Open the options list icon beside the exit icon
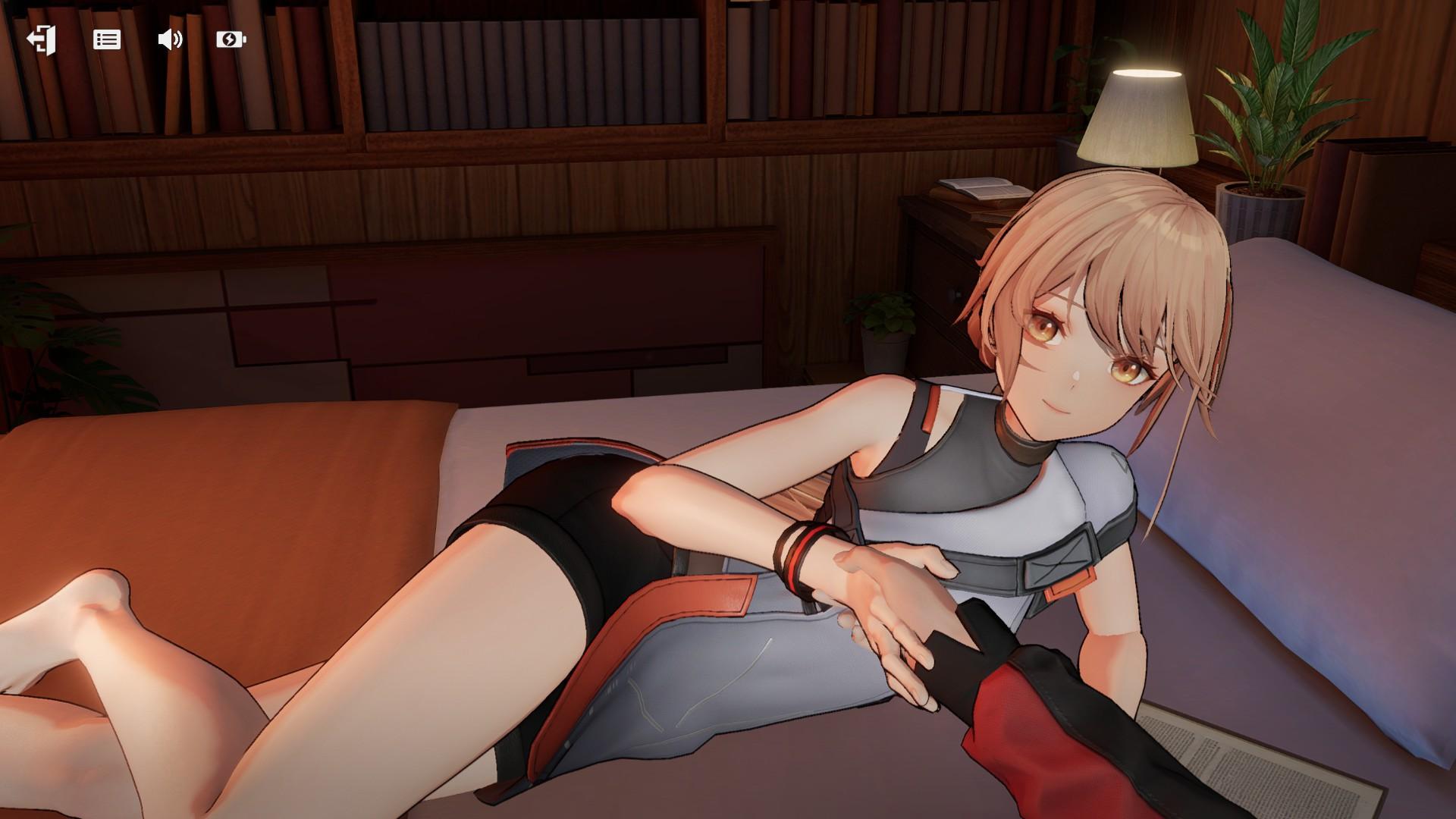Image resolution: width=1456 pixels, height=819 pixels. point(107,39)
